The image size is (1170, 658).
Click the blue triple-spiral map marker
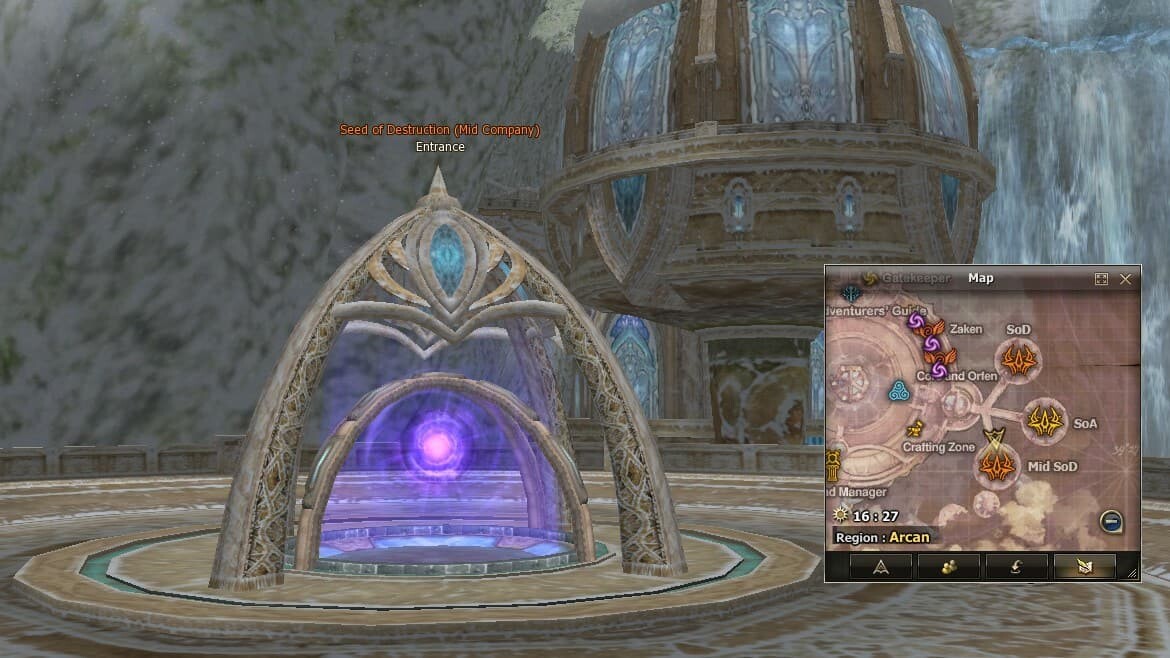[898, 391]
